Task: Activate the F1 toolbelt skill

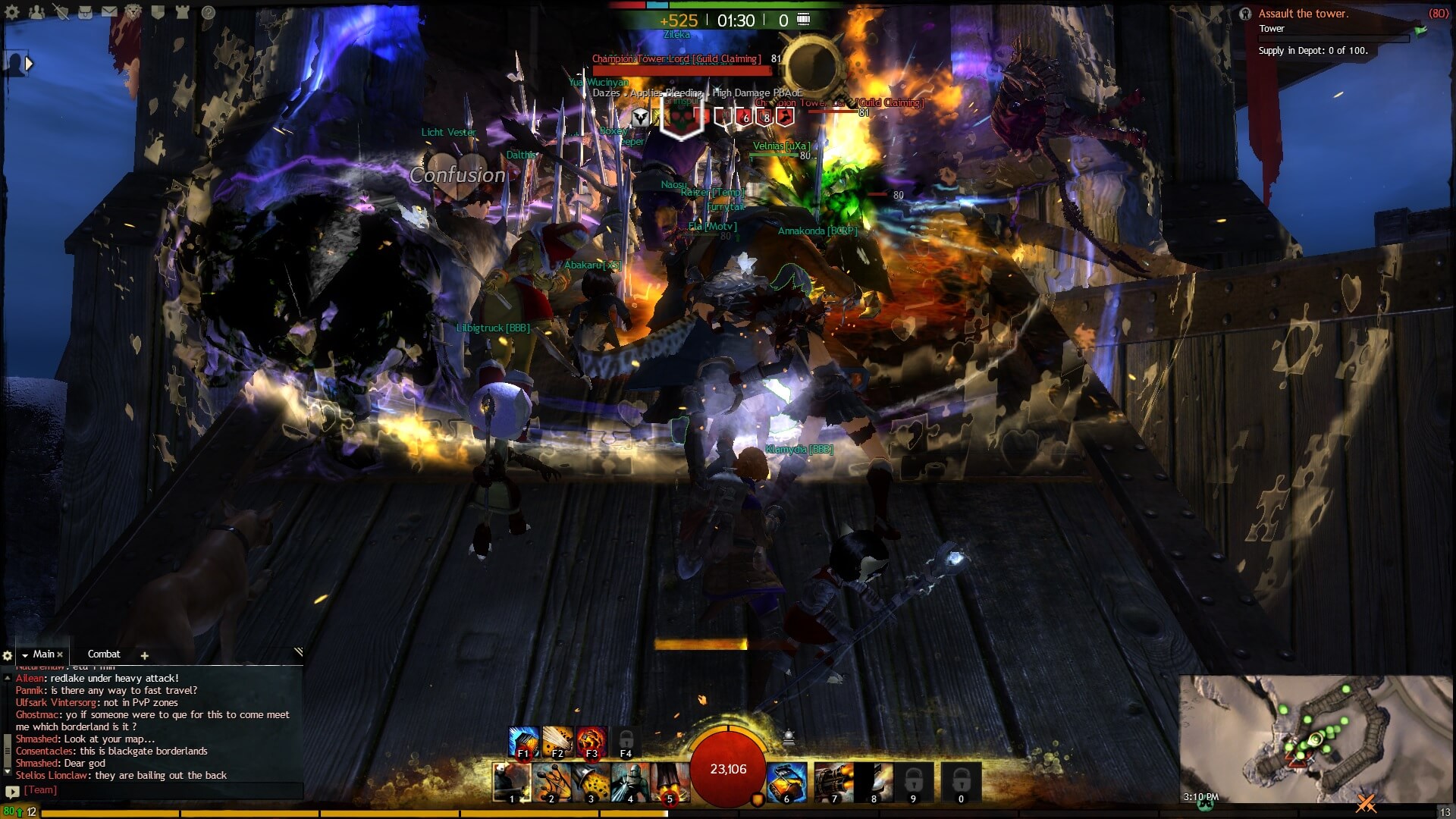Action: [523, 741]
